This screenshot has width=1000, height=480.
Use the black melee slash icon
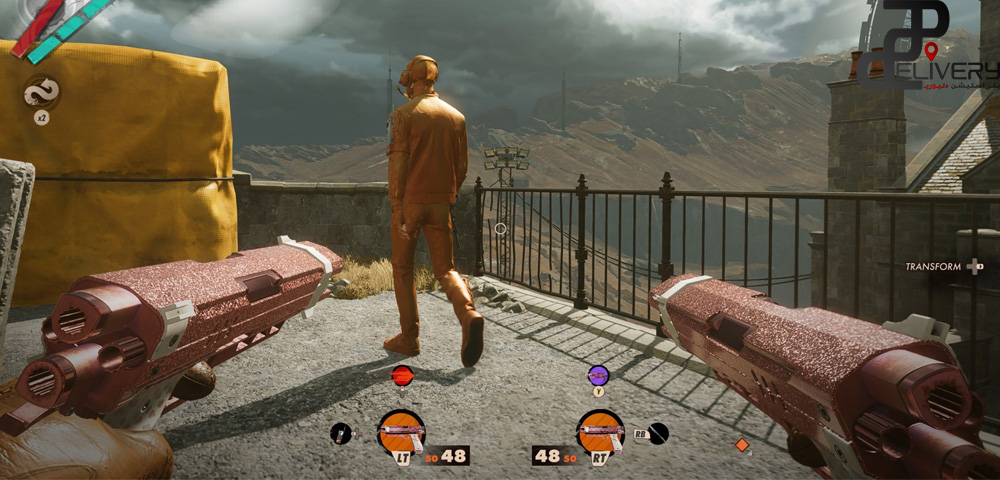[x=657, y=433]
